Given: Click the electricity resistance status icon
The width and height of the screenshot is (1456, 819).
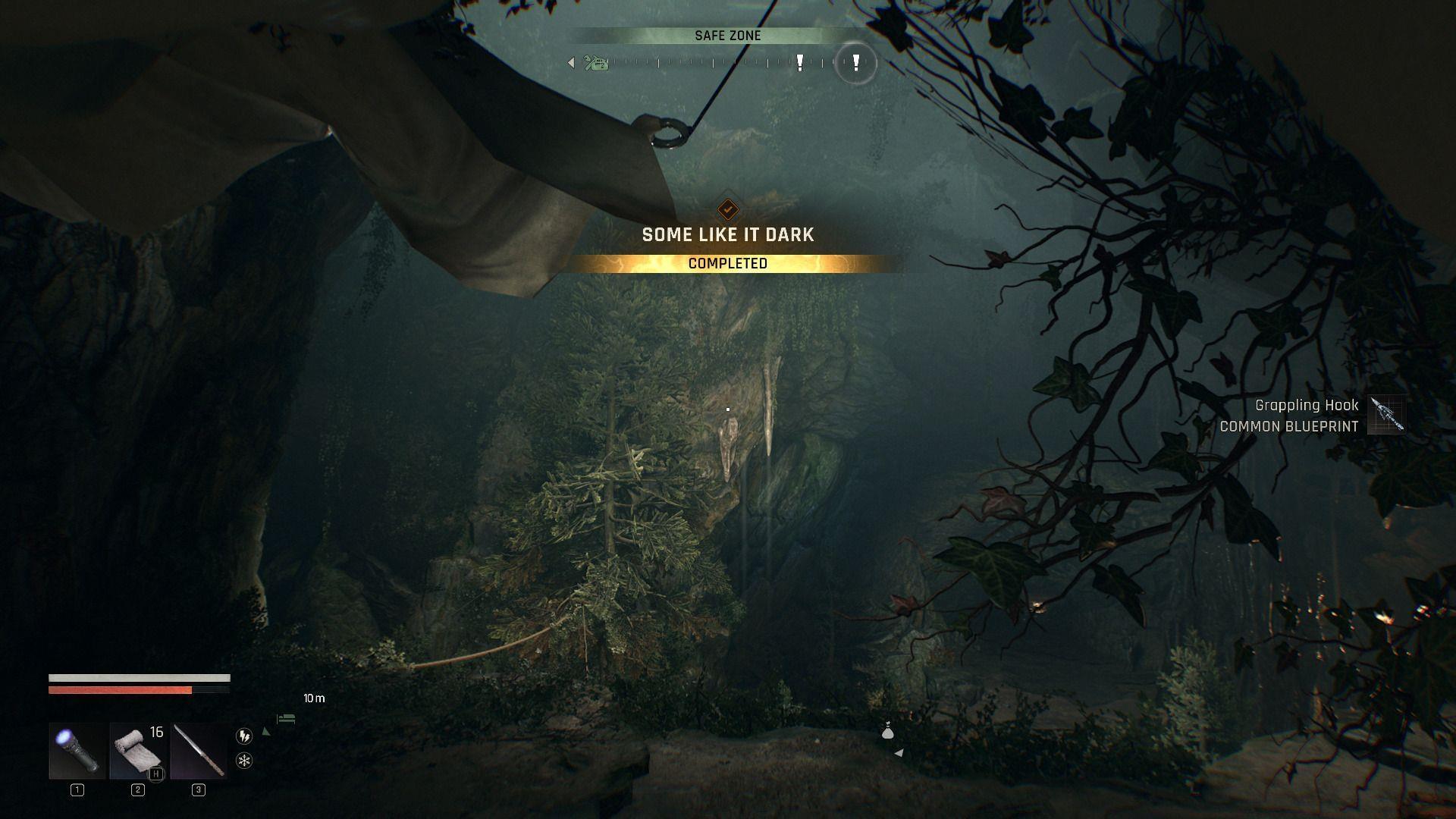Looking at the screenshot, I should tap(243, 735).
